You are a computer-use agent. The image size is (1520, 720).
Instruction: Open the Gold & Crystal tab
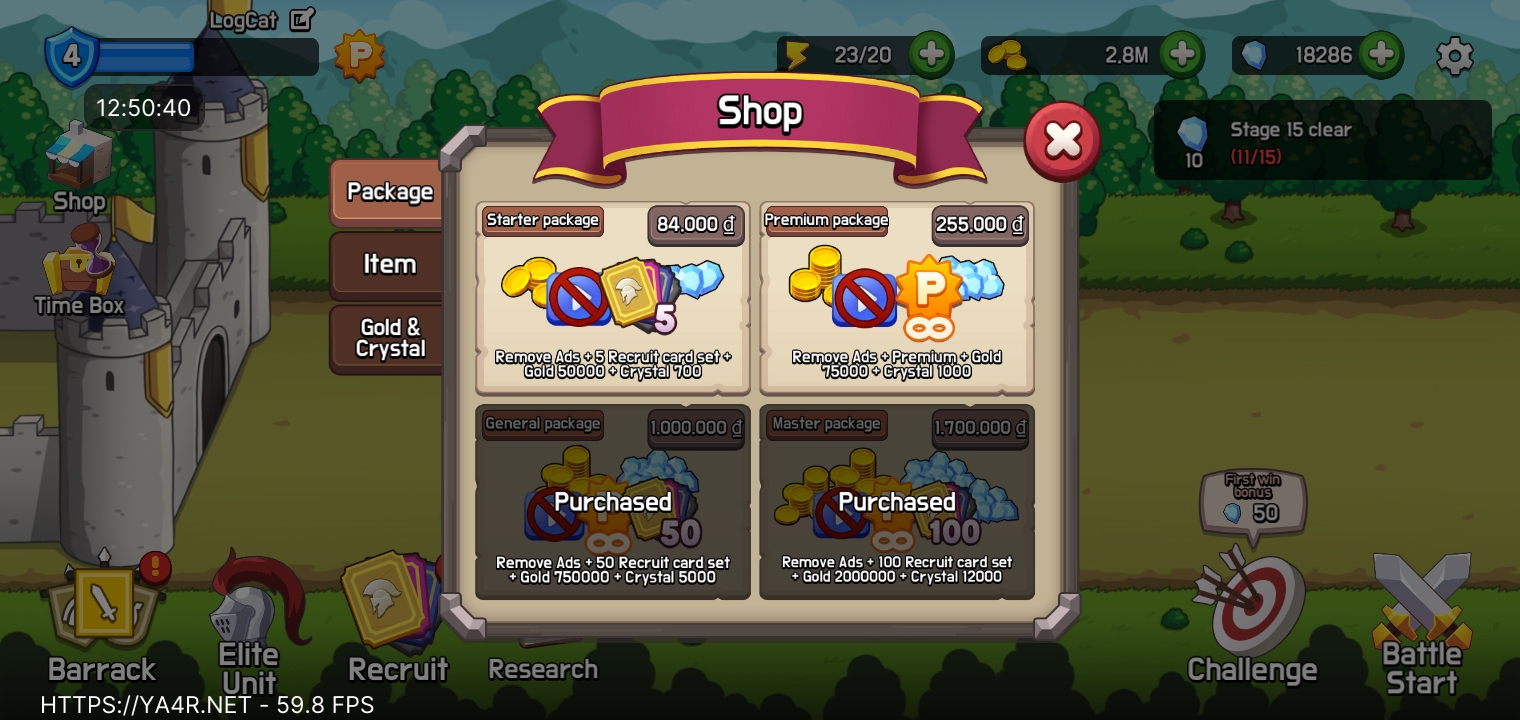click(390, 338)
